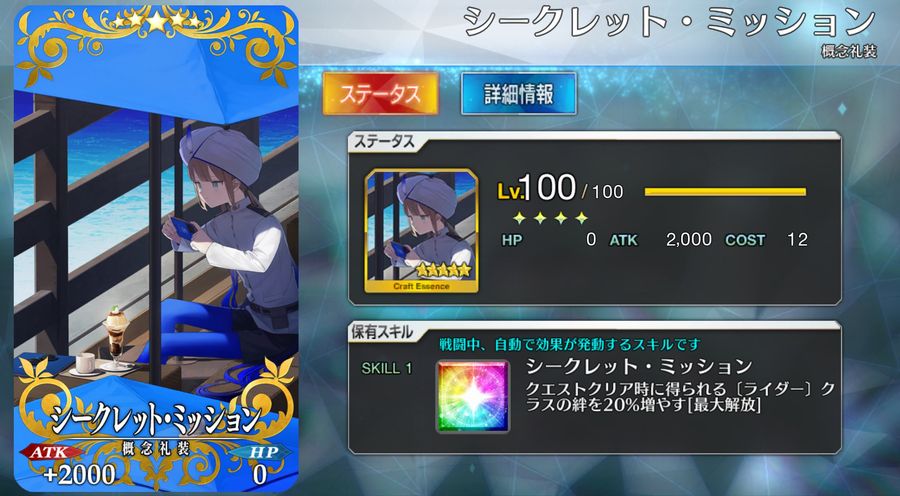Open the 詳細情報 tab

pyautogui.click(x=518, y=94)
